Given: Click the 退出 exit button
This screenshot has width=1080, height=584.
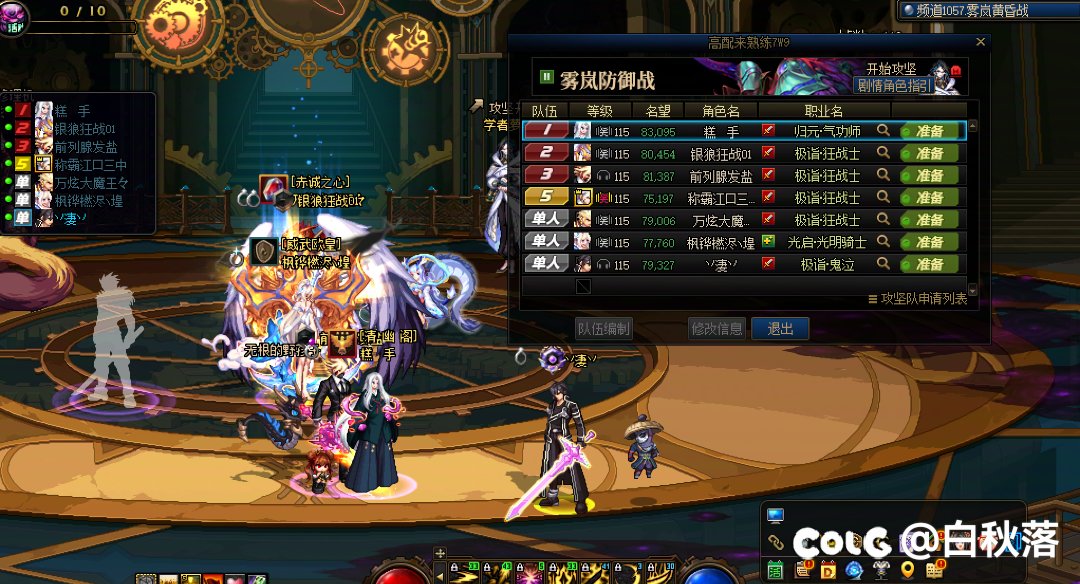Looking at the screenshot, I should (780, 329).
